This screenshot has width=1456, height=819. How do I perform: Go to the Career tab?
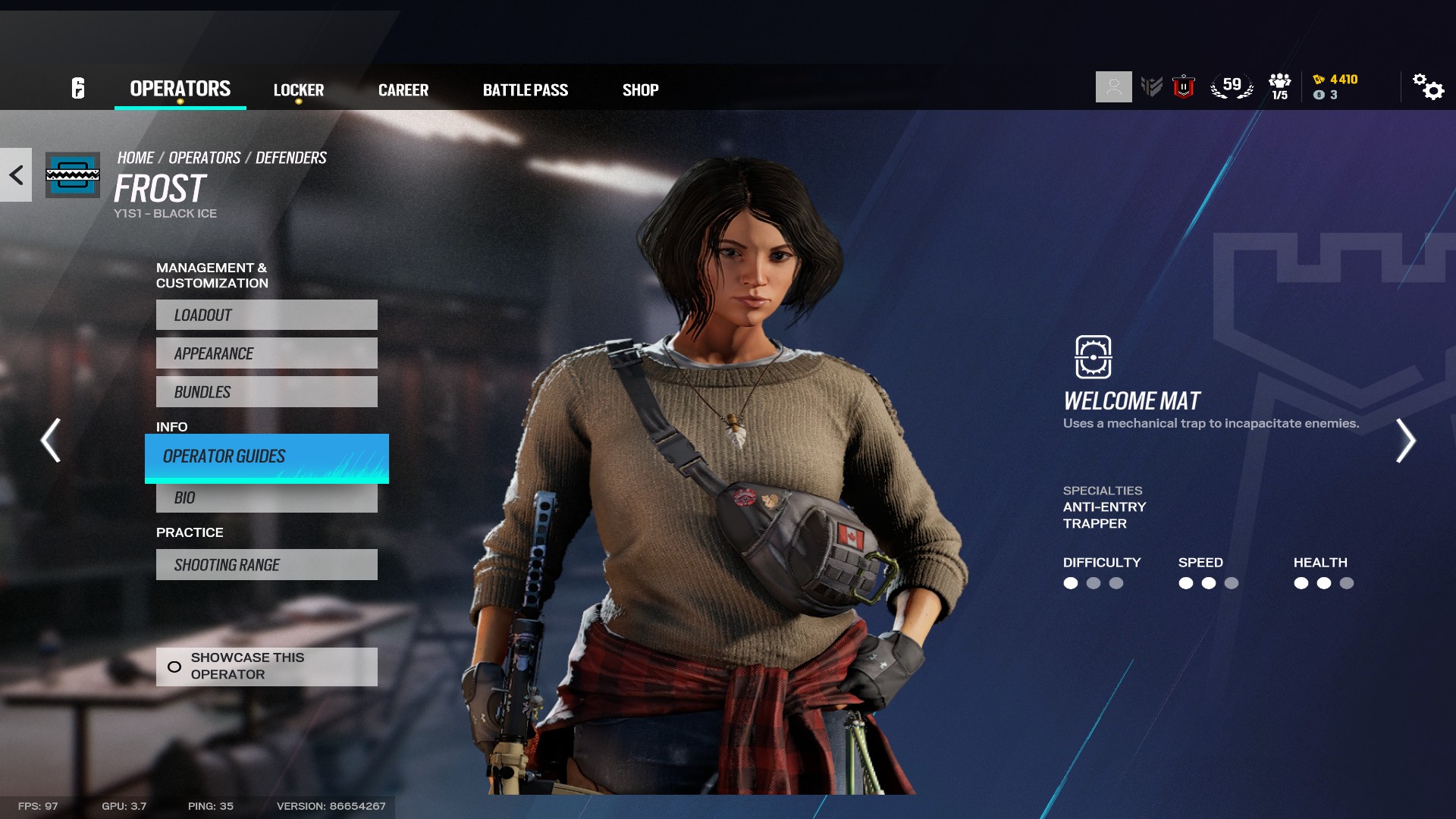click(x=403, y=90)
